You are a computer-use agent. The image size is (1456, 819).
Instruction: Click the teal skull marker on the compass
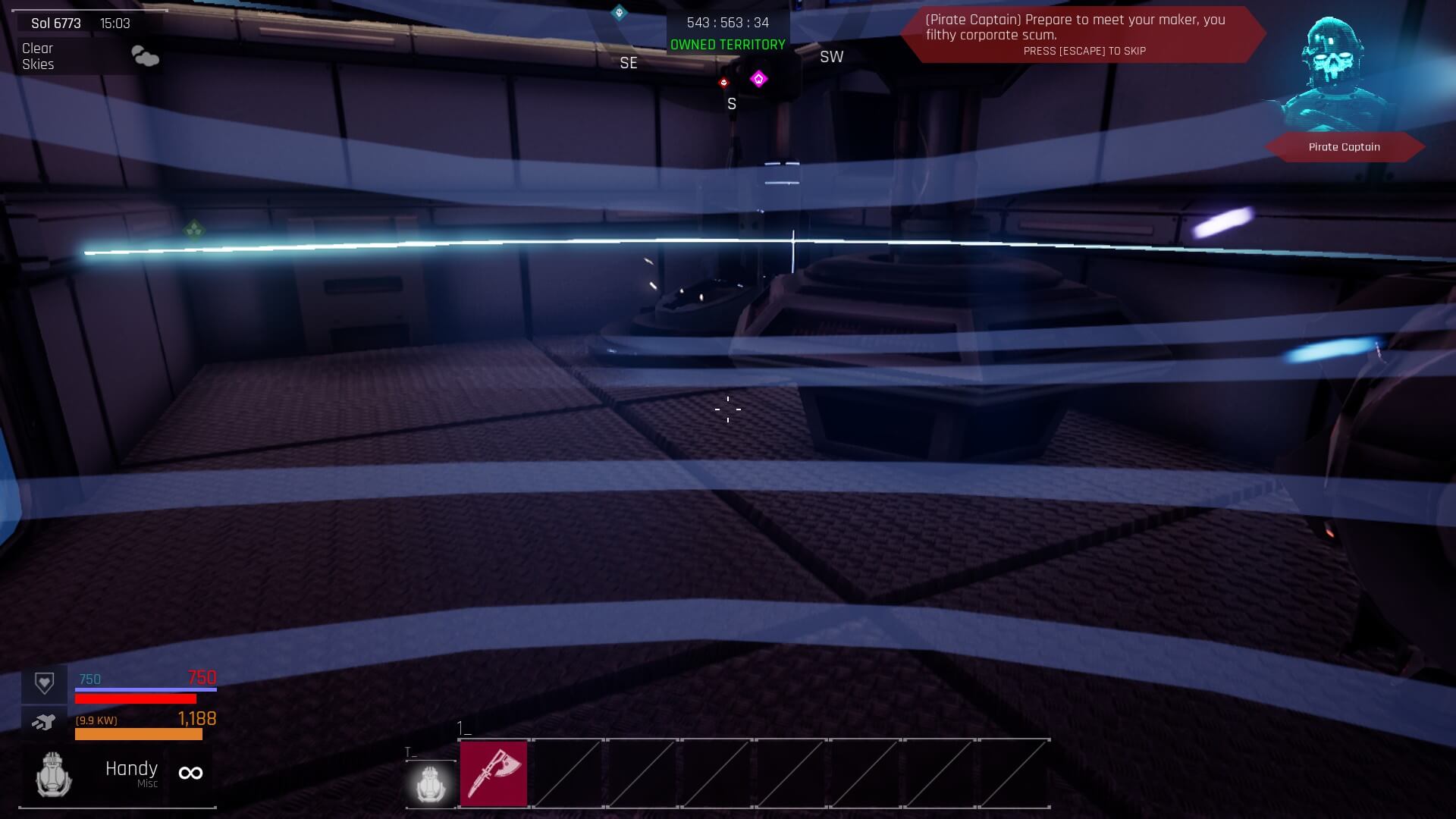click(x=619, y=12)
